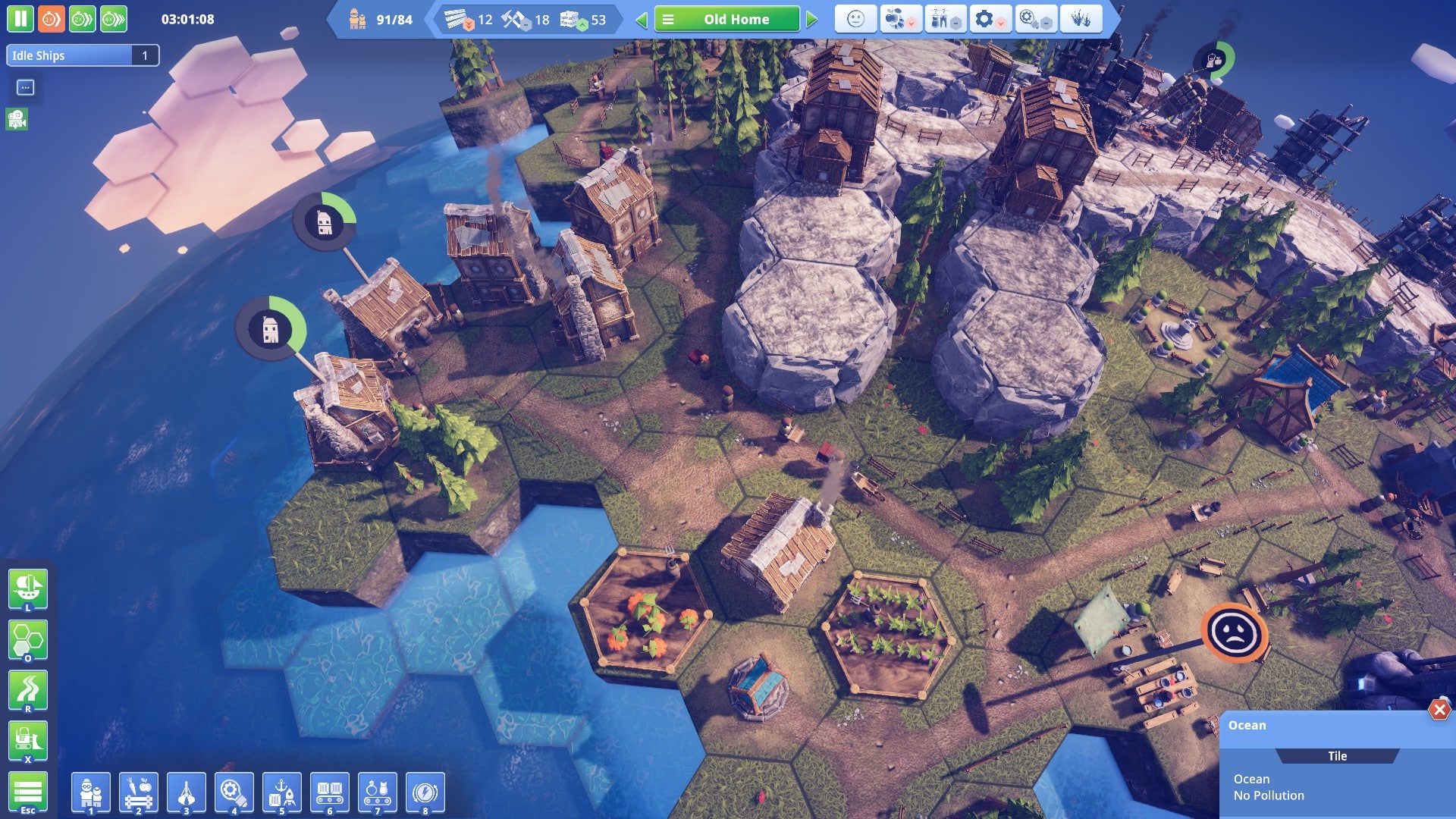Image resolution: width=1456 pixels, height=819 pixels.
Task: Open the Idle Ships list
Action: 82,55
